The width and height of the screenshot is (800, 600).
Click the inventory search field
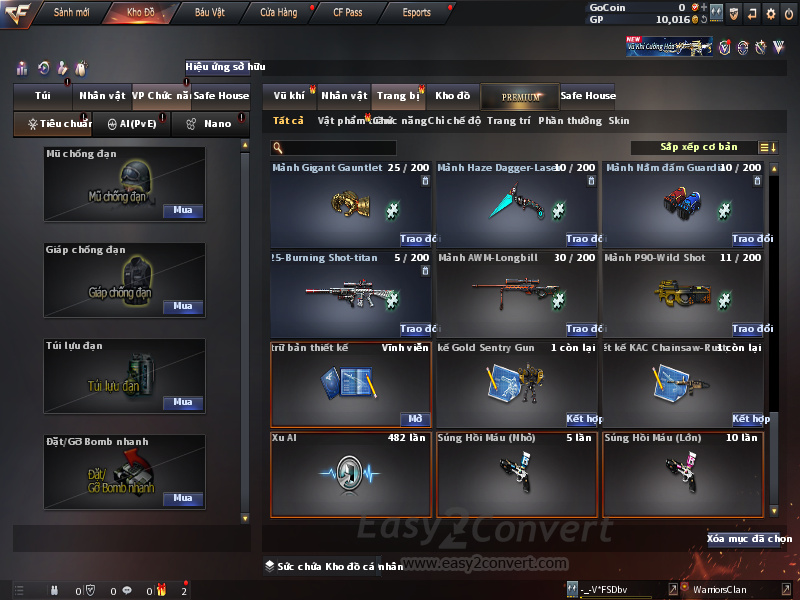333,148
